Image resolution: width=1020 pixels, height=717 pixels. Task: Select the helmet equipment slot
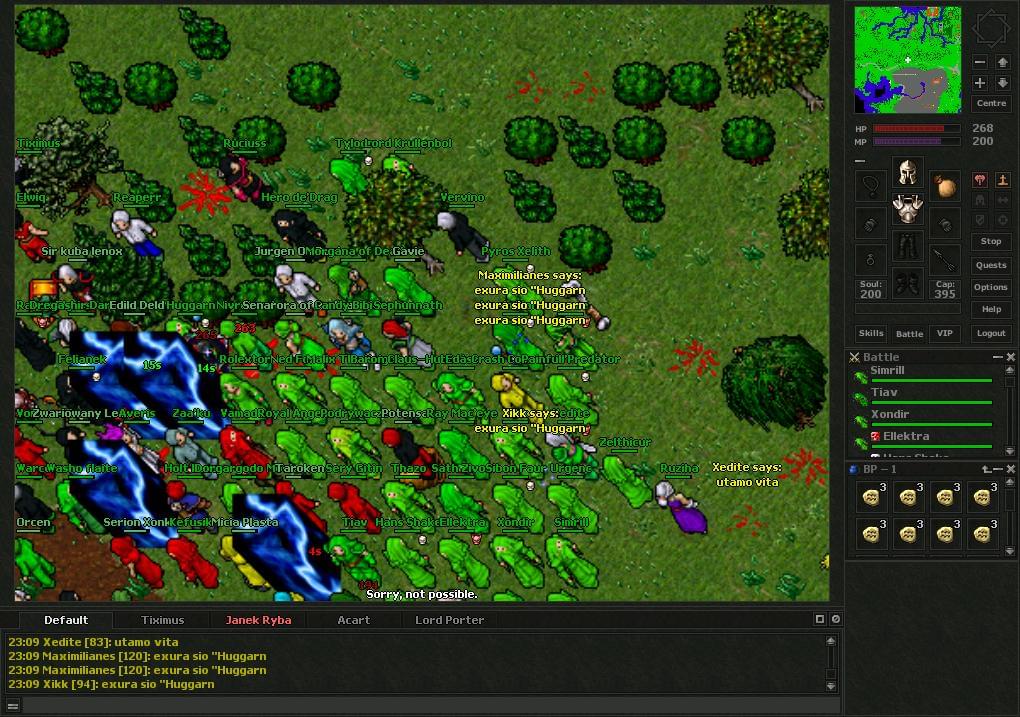coord(908,172)
